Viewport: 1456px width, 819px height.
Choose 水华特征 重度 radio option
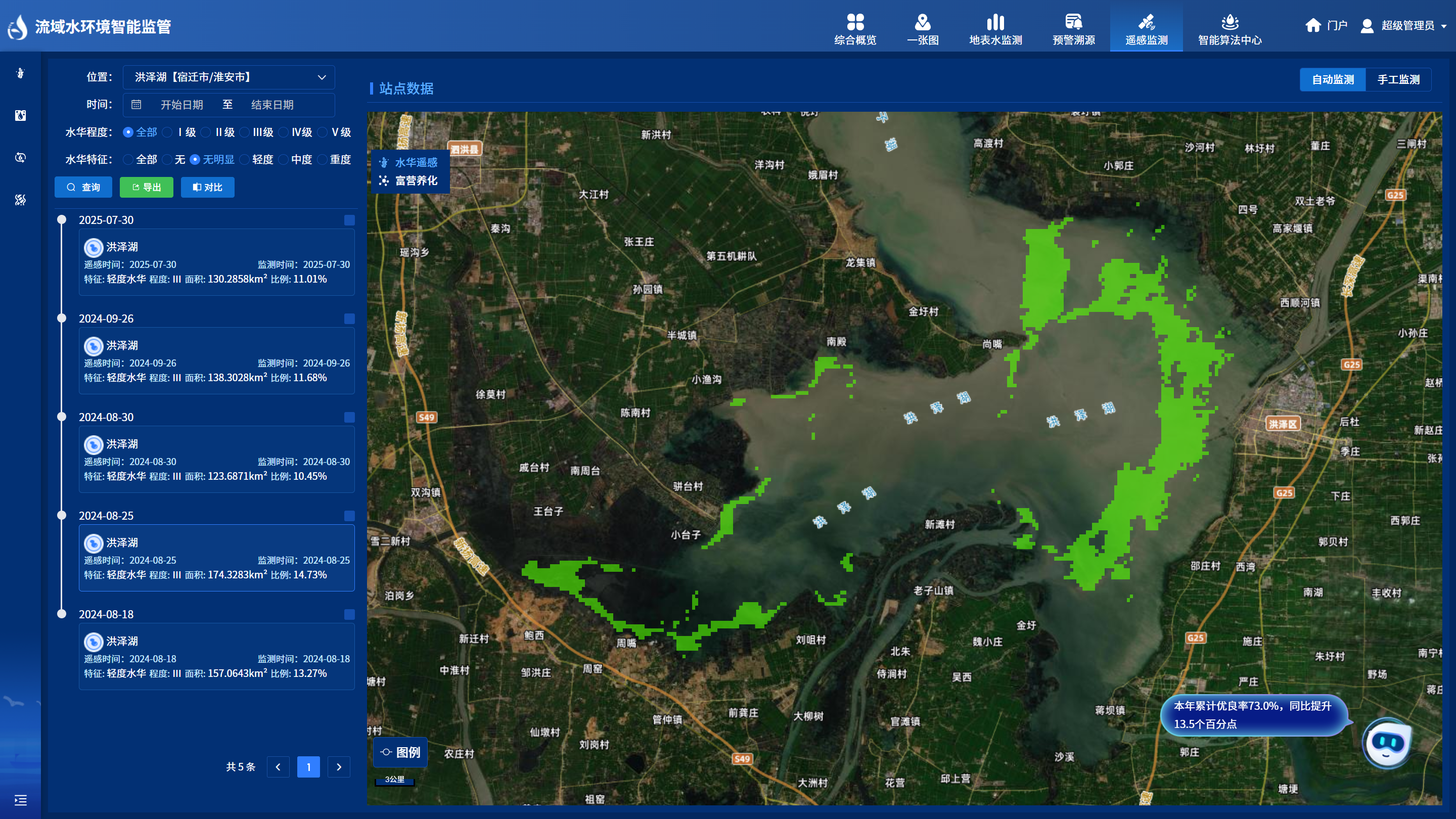(323, 160)
